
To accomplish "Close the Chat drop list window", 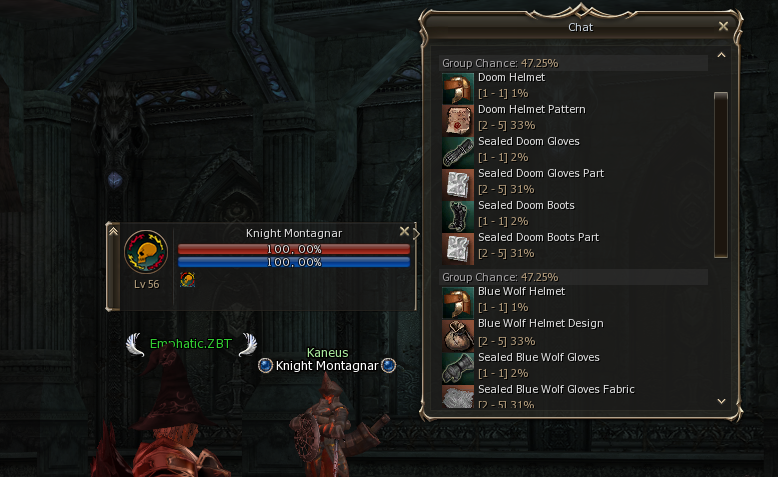I will tap(724, 27).
